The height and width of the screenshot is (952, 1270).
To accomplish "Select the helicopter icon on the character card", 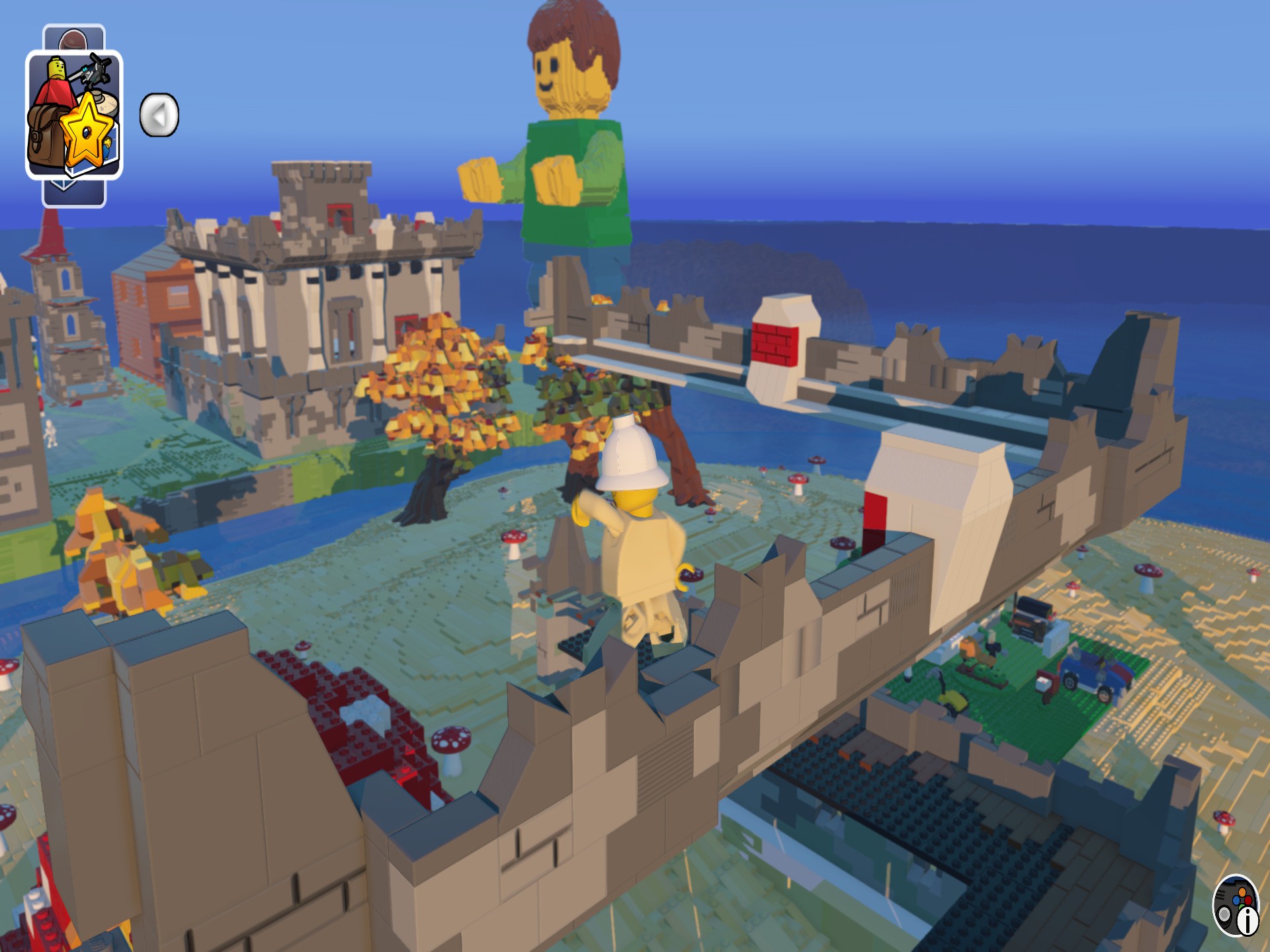I will tap(95, 73).
